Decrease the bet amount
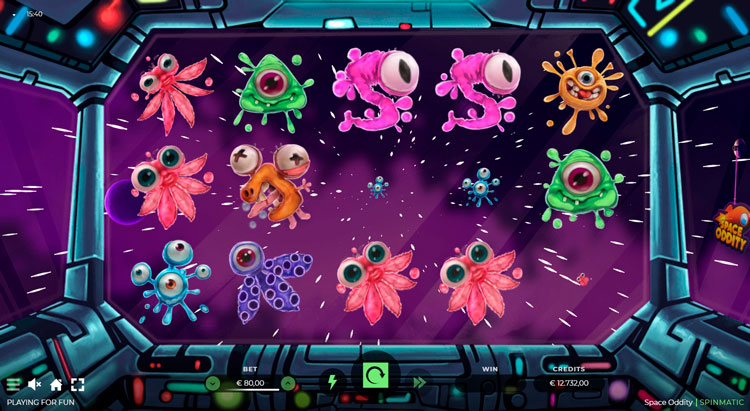The width and height of the screenshot is (750, 411). (212, 383)
